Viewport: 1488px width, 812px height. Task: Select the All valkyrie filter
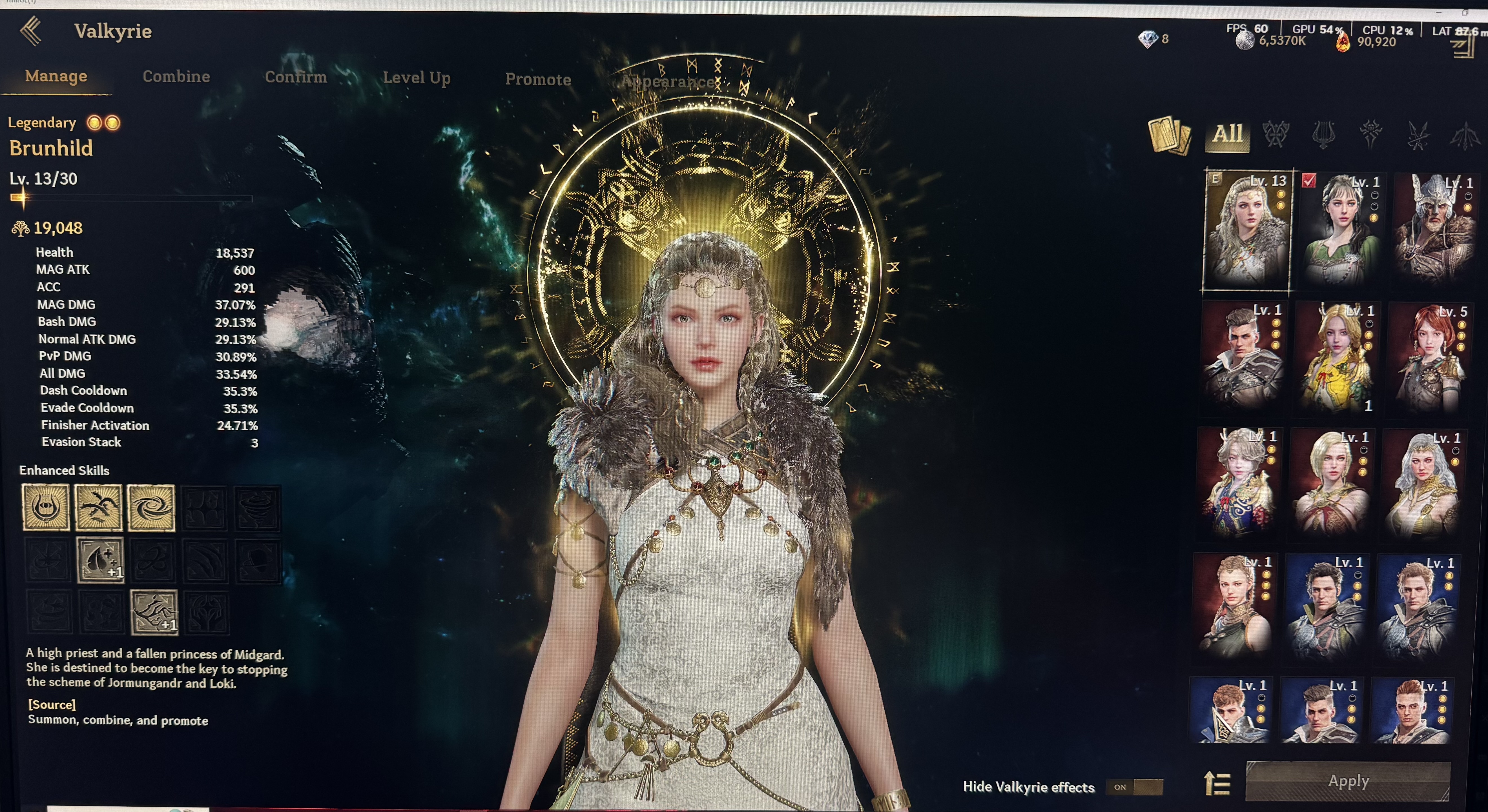(x=1227, y=134)
